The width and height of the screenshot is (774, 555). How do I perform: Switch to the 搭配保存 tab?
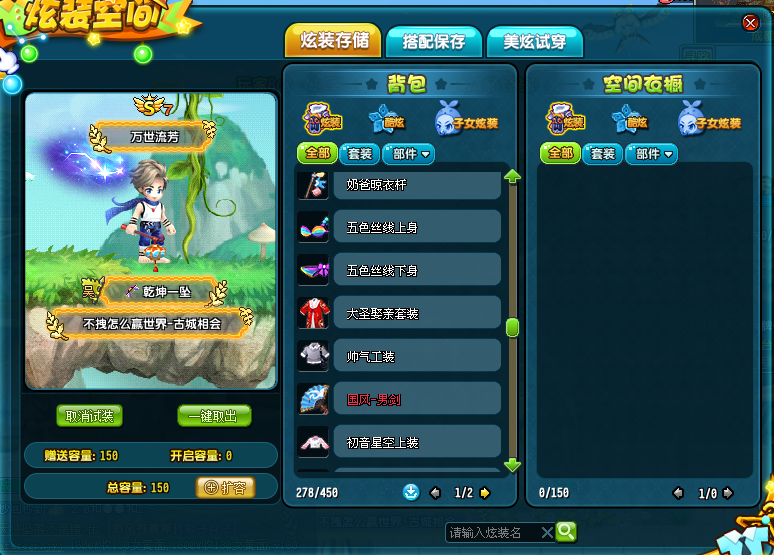433,42
